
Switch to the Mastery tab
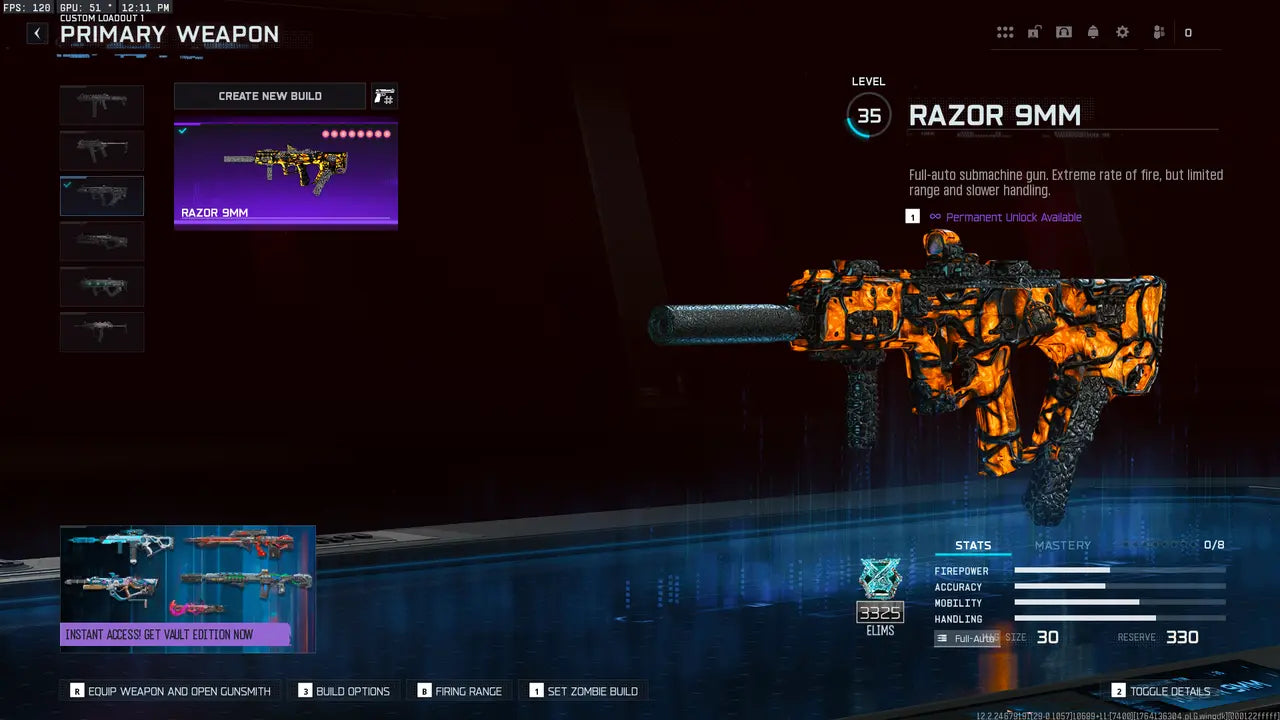click(1062, 545)
